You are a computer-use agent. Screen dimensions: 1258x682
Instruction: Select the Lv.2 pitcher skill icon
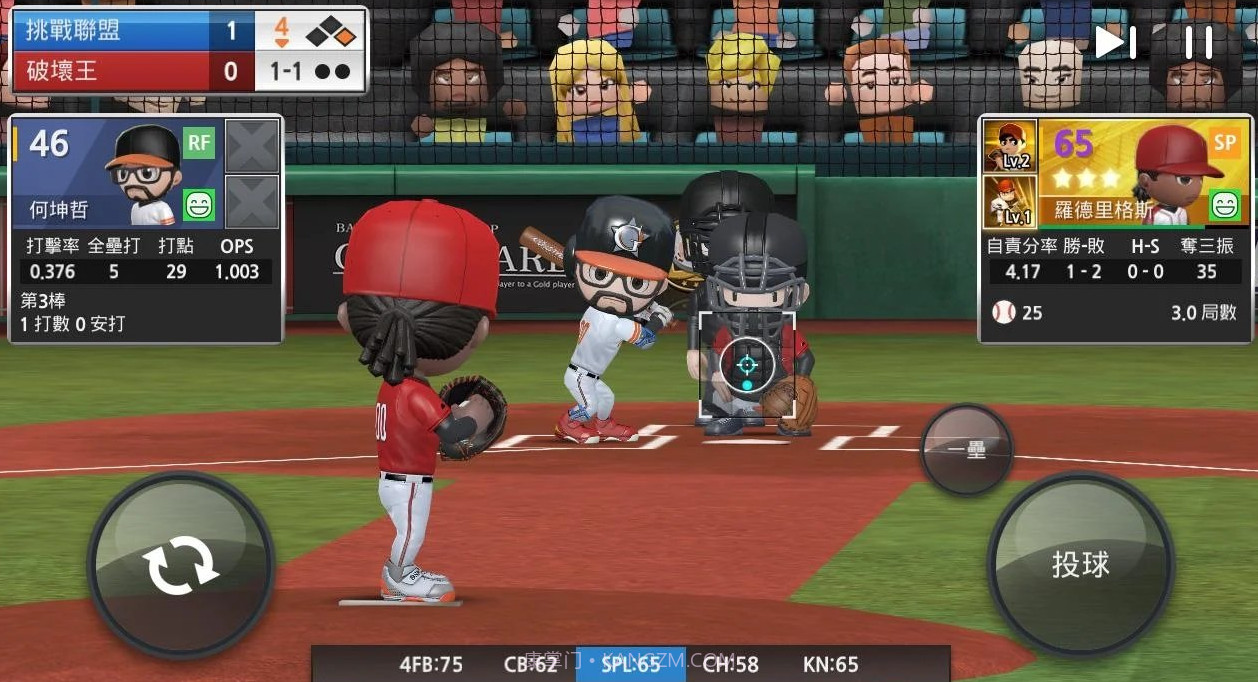[1010, 146]
